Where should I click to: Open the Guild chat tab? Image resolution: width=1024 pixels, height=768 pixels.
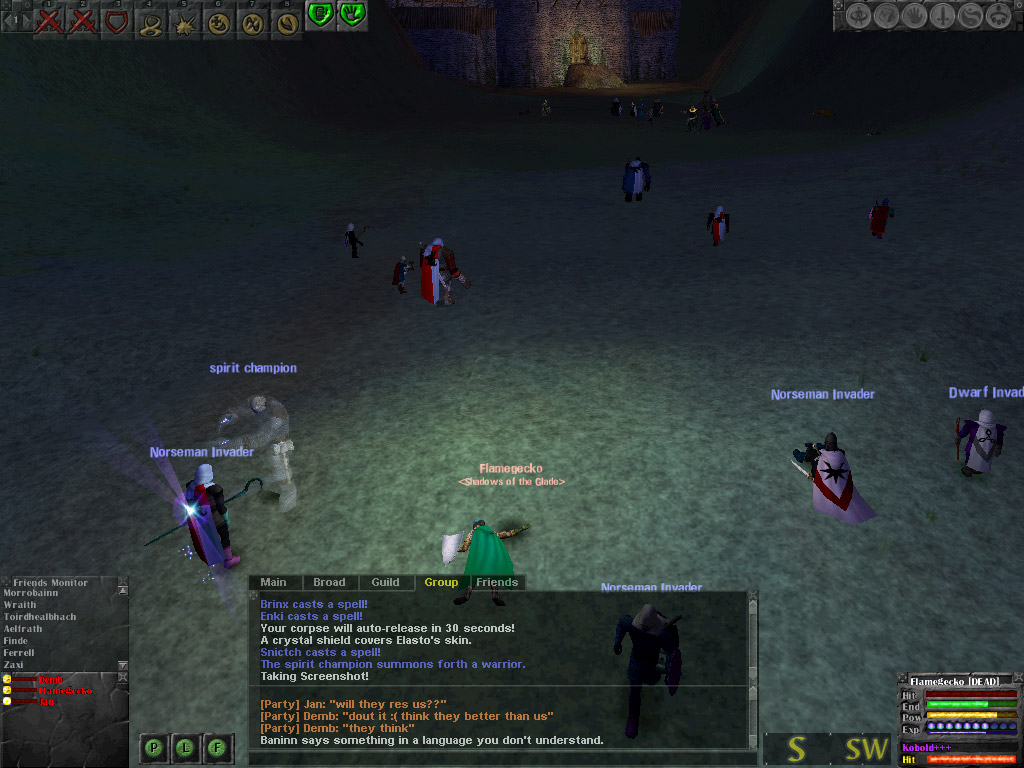click(x=385, y=582)
